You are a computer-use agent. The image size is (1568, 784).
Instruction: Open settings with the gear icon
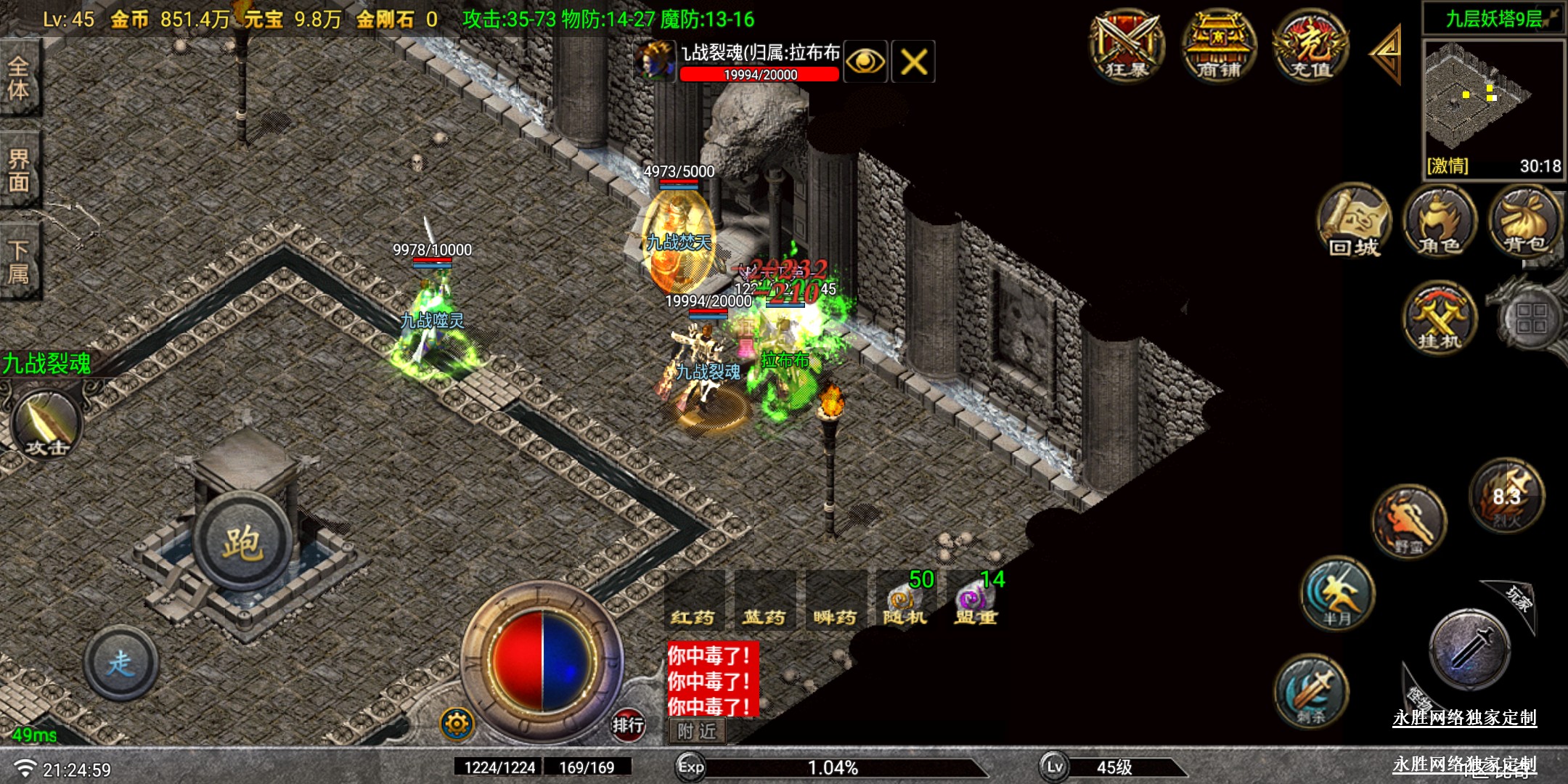[457, 724]
